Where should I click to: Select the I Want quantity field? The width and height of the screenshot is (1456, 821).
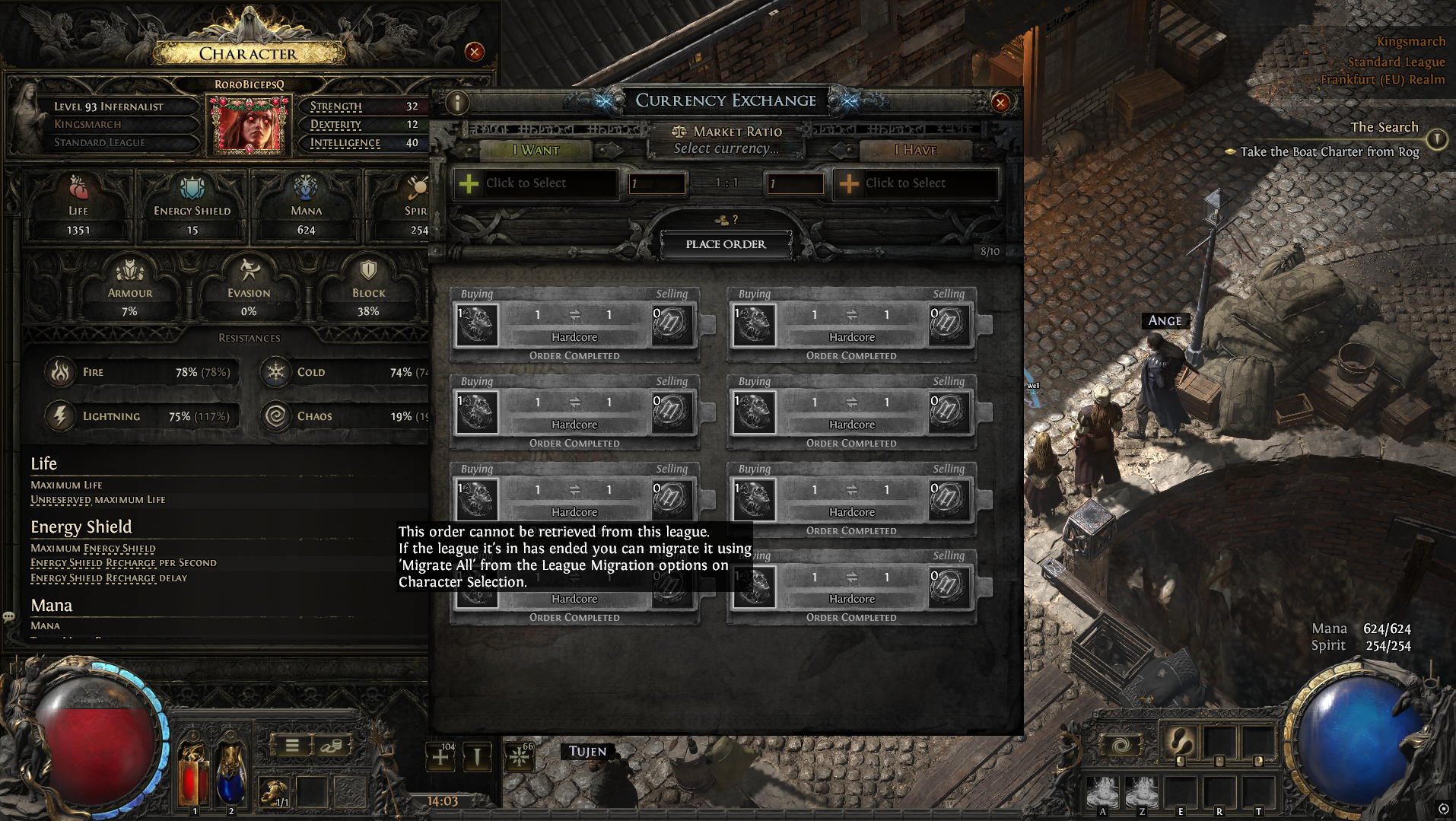[x=656, y=183]
